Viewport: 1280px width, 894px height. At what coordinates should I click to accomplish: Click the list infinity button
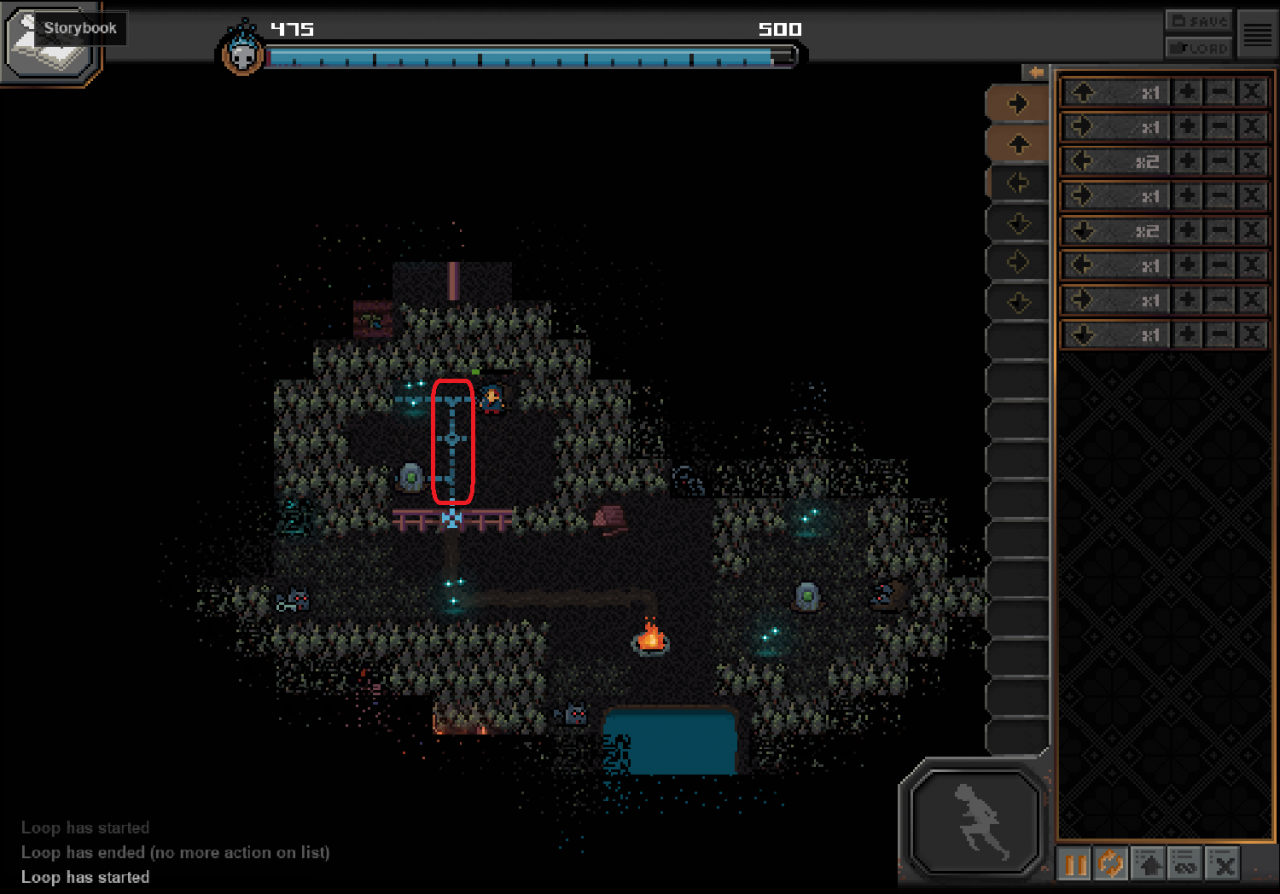1185,863
